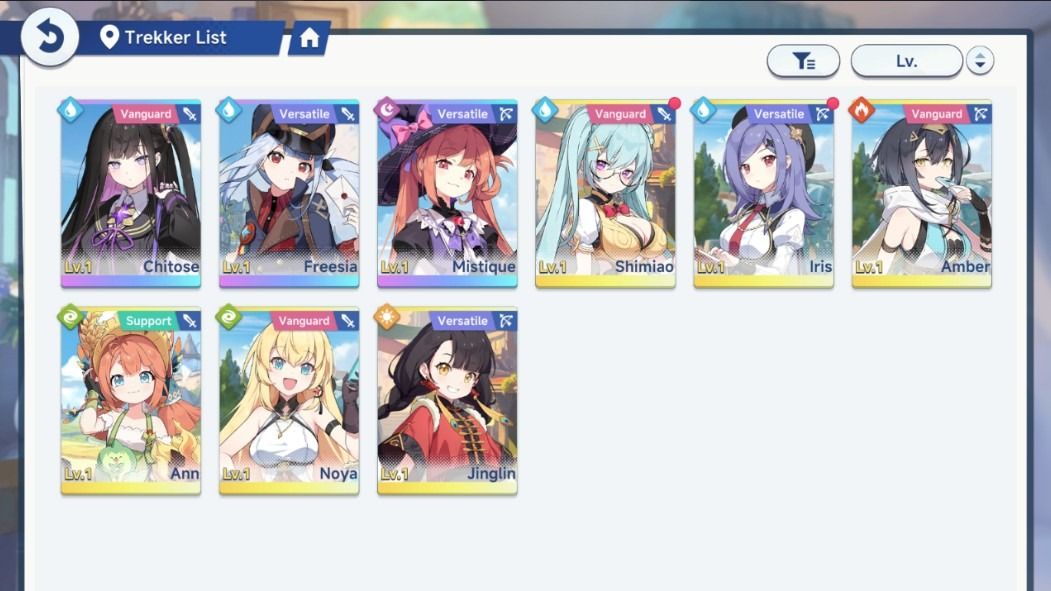Viewport: 1051px width, 591px height.
Task: Go back using the return arrow button
Action: [x=50, y=38]
